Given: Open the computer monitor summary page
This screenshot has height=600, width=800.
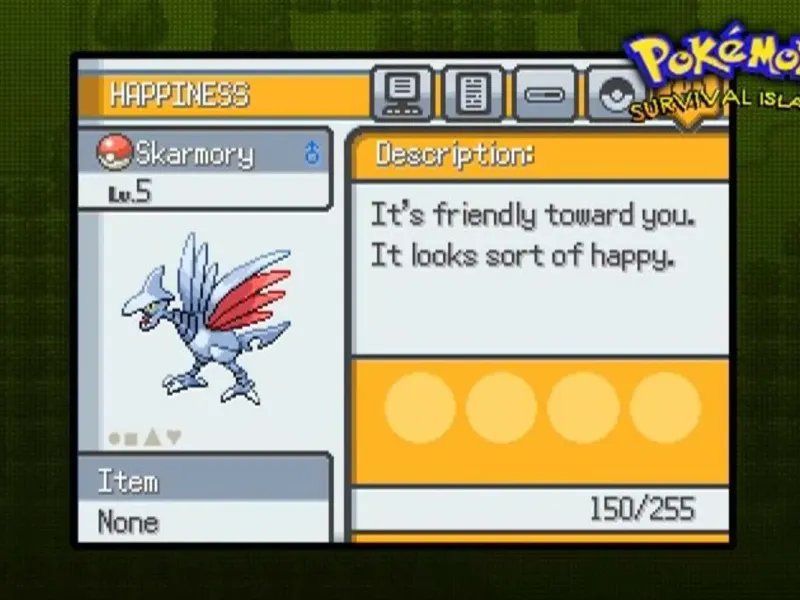Looking at the screenshot, I should click(x=402, y=95).
